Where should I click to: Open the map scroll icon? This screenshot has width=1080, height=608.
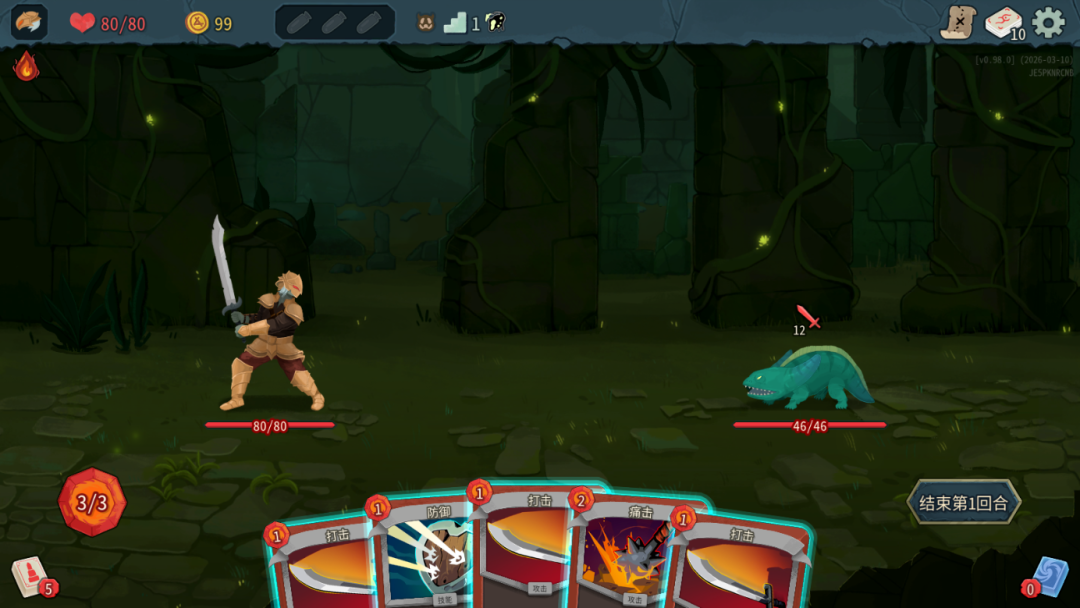(958, 22)
